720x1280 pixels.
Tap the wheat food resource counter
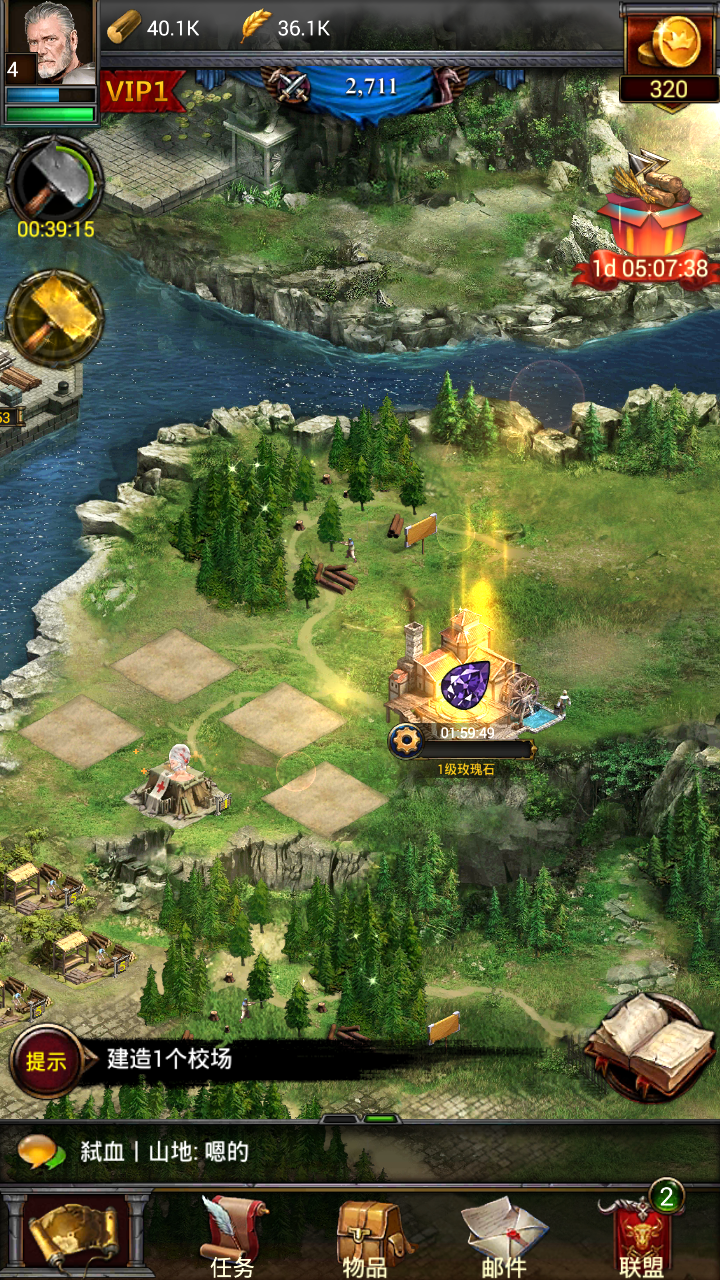(x=287, y=28)
